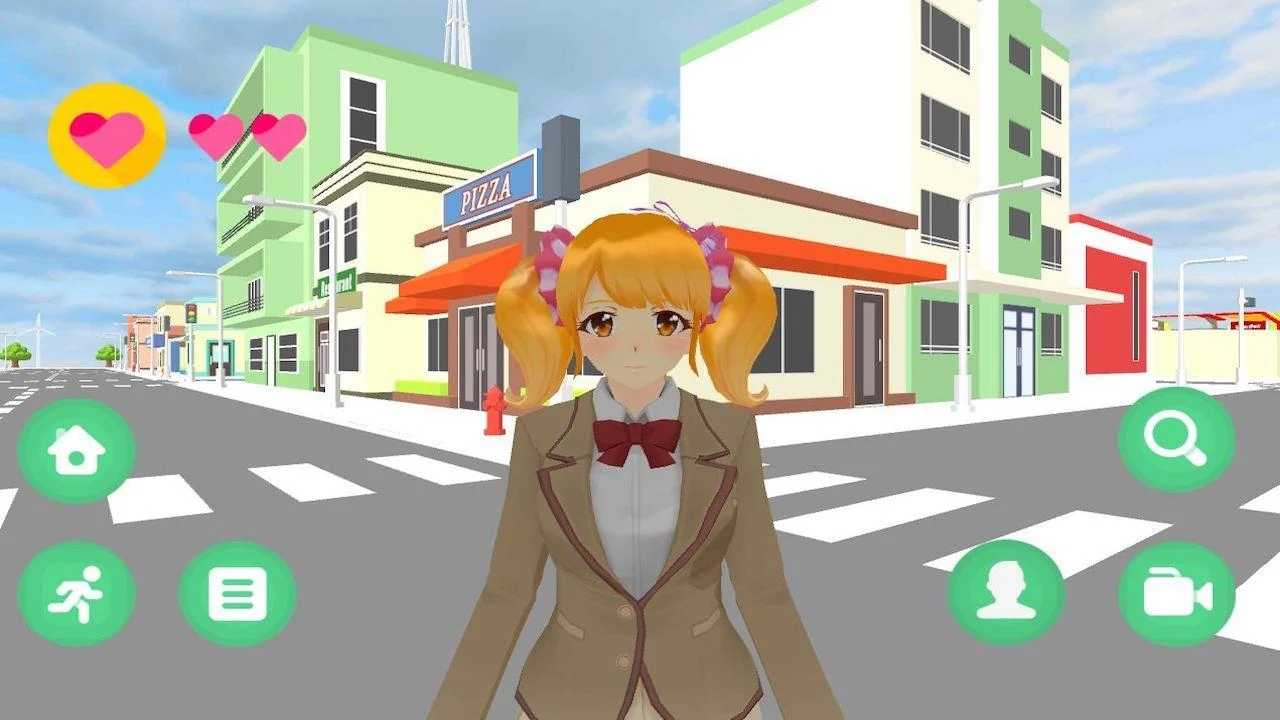This screenshot has height=720, width=1280.
Task: Open the character profile icon
Action: 1008,591
